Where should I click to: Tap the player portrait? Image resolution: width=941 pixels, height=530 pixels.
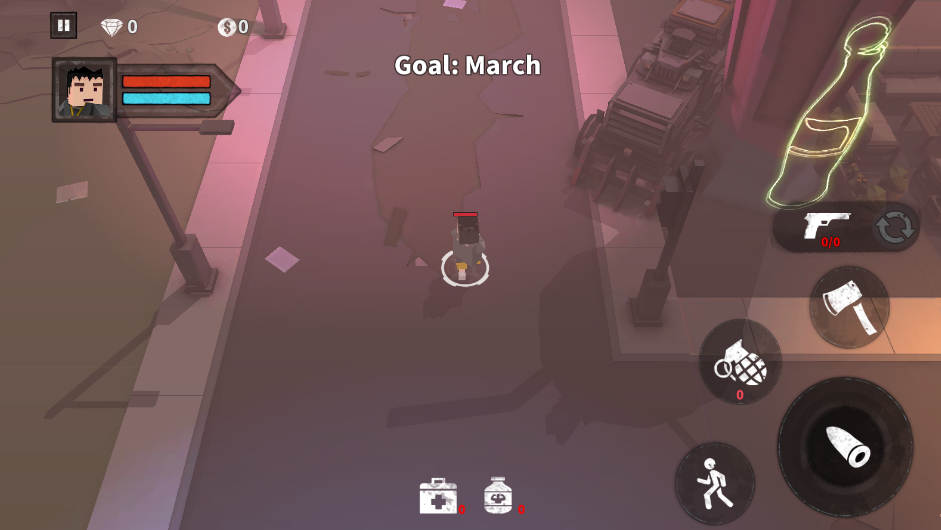point(85,90)
